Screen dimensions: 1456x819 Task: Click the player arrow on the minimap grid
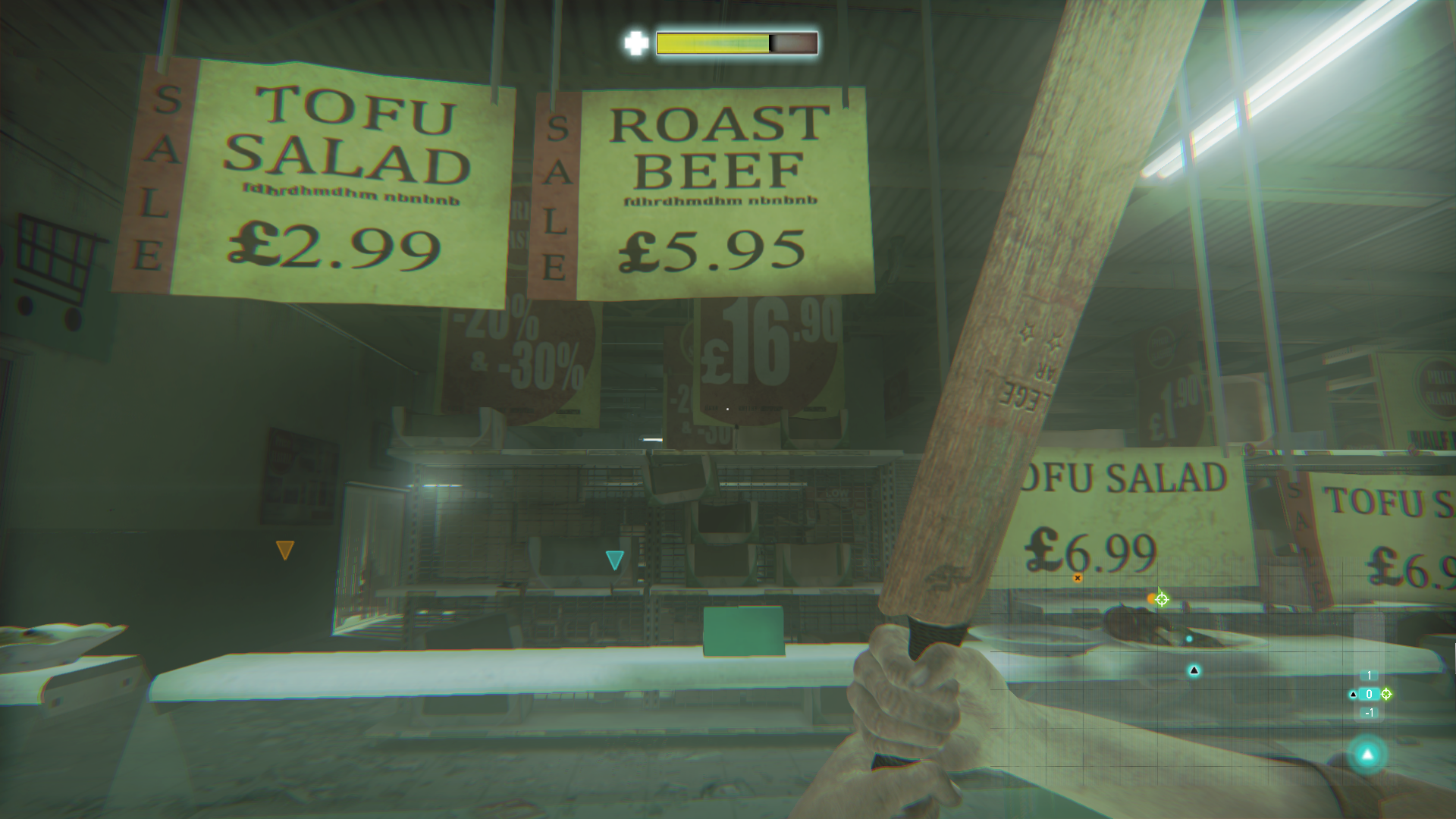click(x=1194, y=670)
